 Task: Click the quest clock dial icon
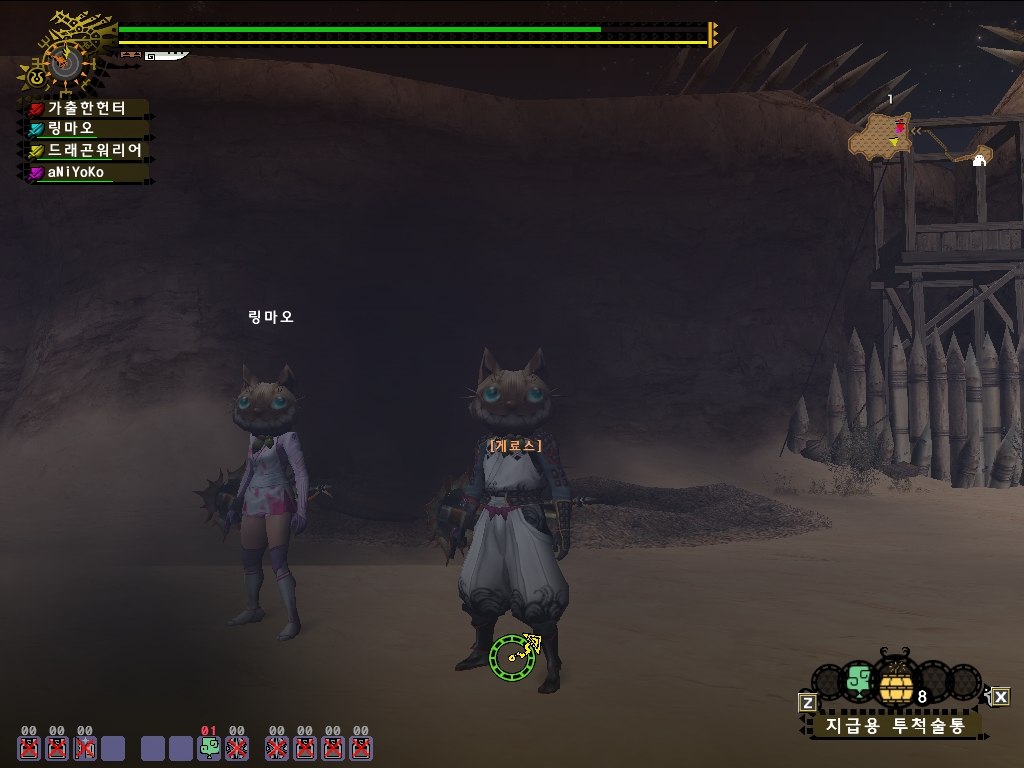(x=66, y=64)
